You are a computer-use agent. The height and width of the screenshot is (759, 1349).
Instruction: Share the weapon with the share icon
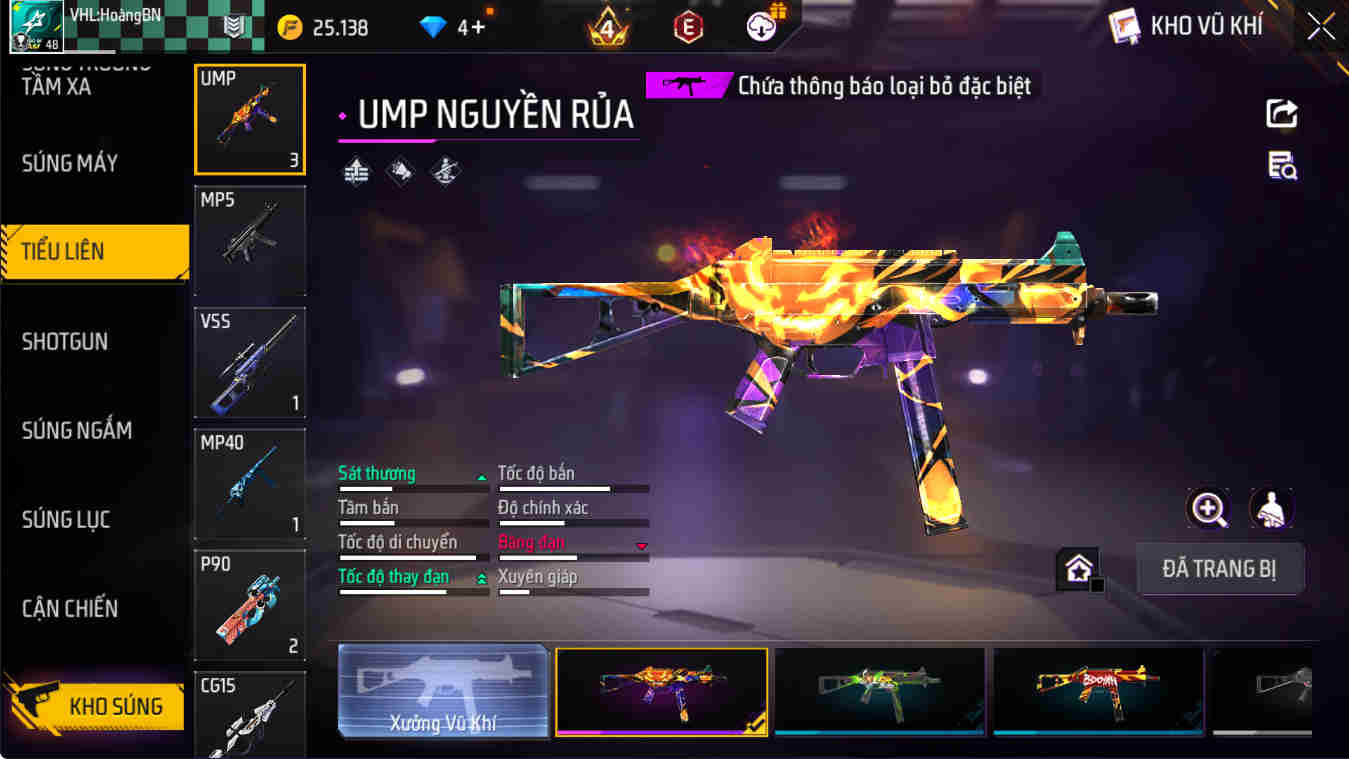point(1281,113)
